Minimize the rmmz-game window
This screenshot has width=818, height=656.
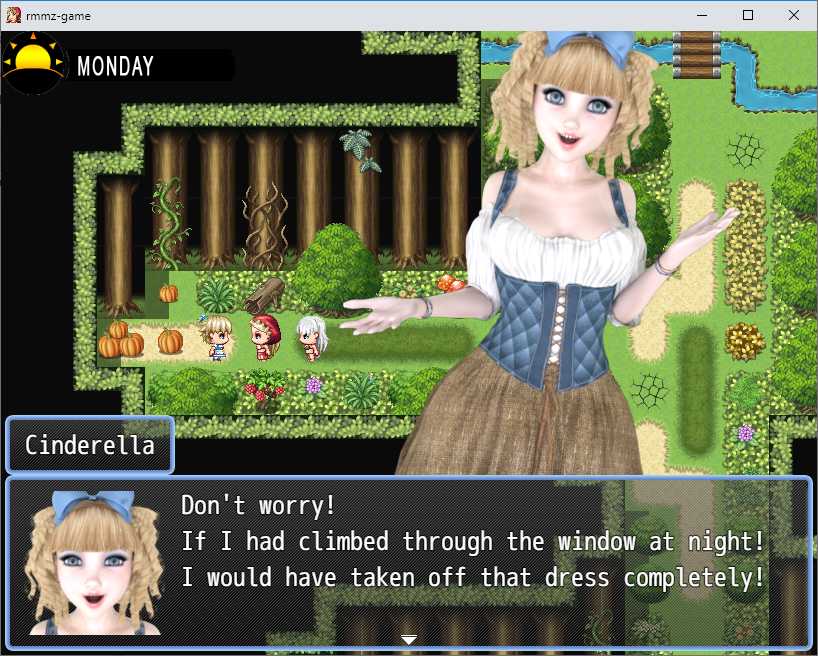point(701,15)
